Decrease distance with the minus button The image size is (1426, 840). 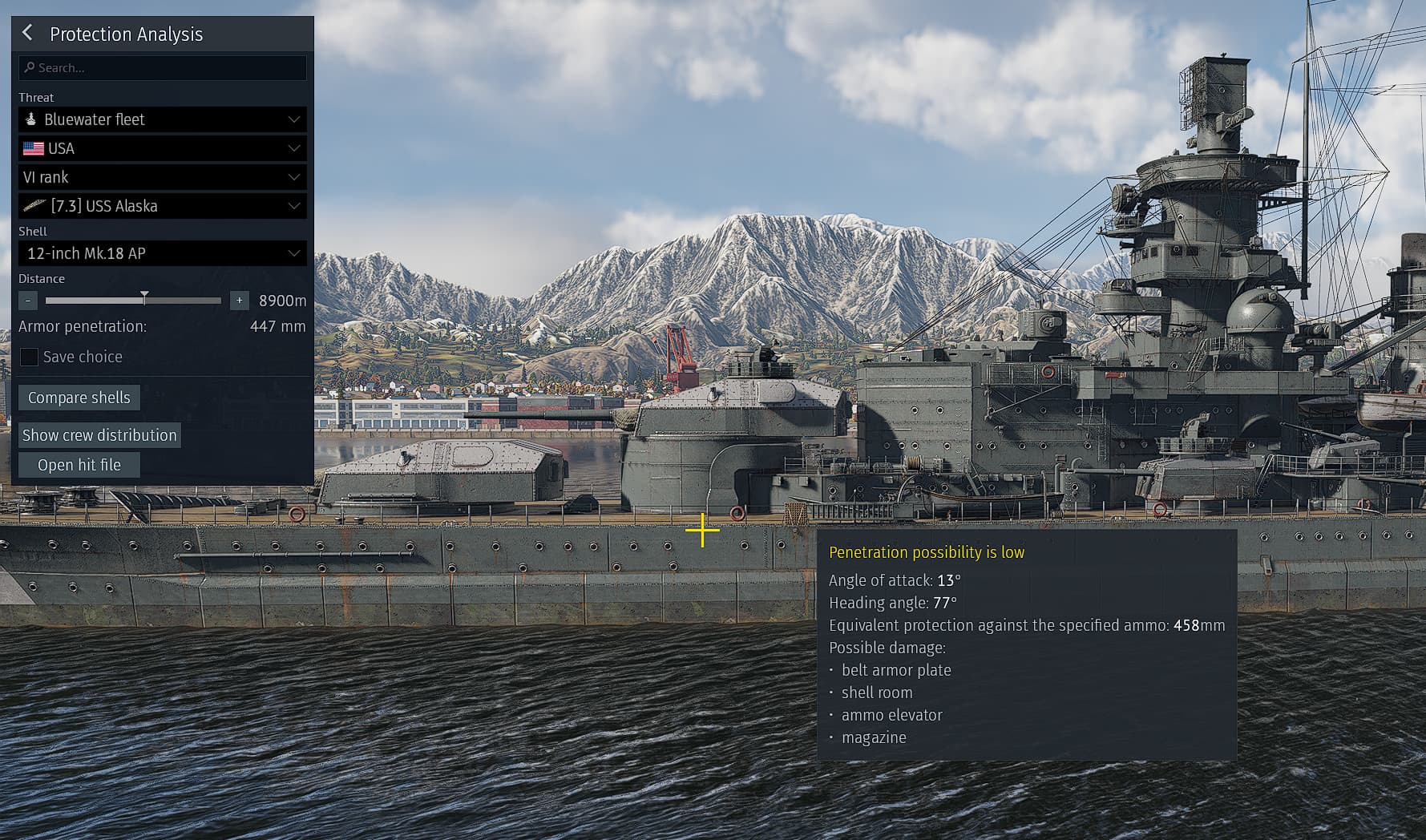pos(28,301)
